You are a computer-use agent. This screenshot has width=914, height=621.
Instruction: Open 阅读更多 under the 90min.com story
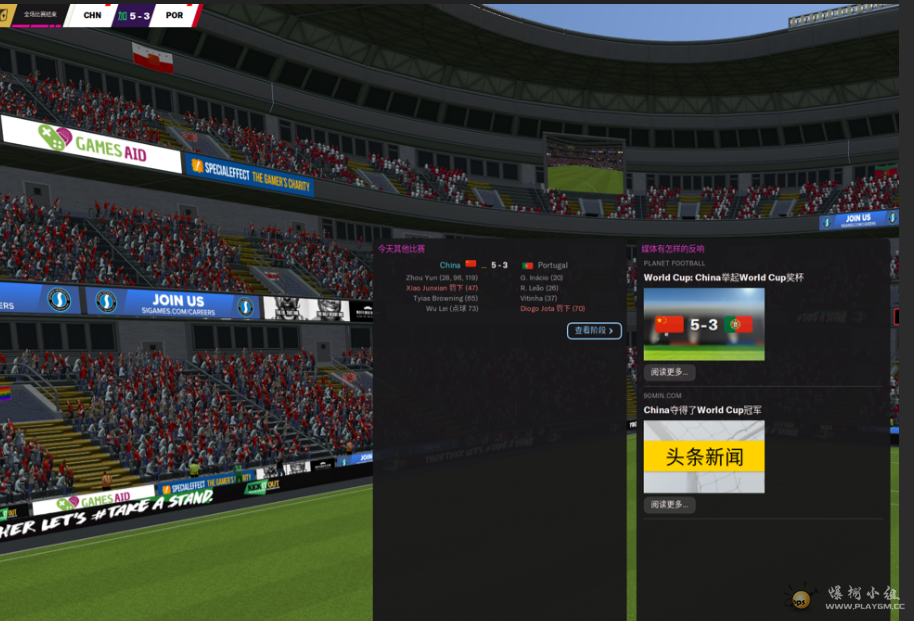[669, 505]
